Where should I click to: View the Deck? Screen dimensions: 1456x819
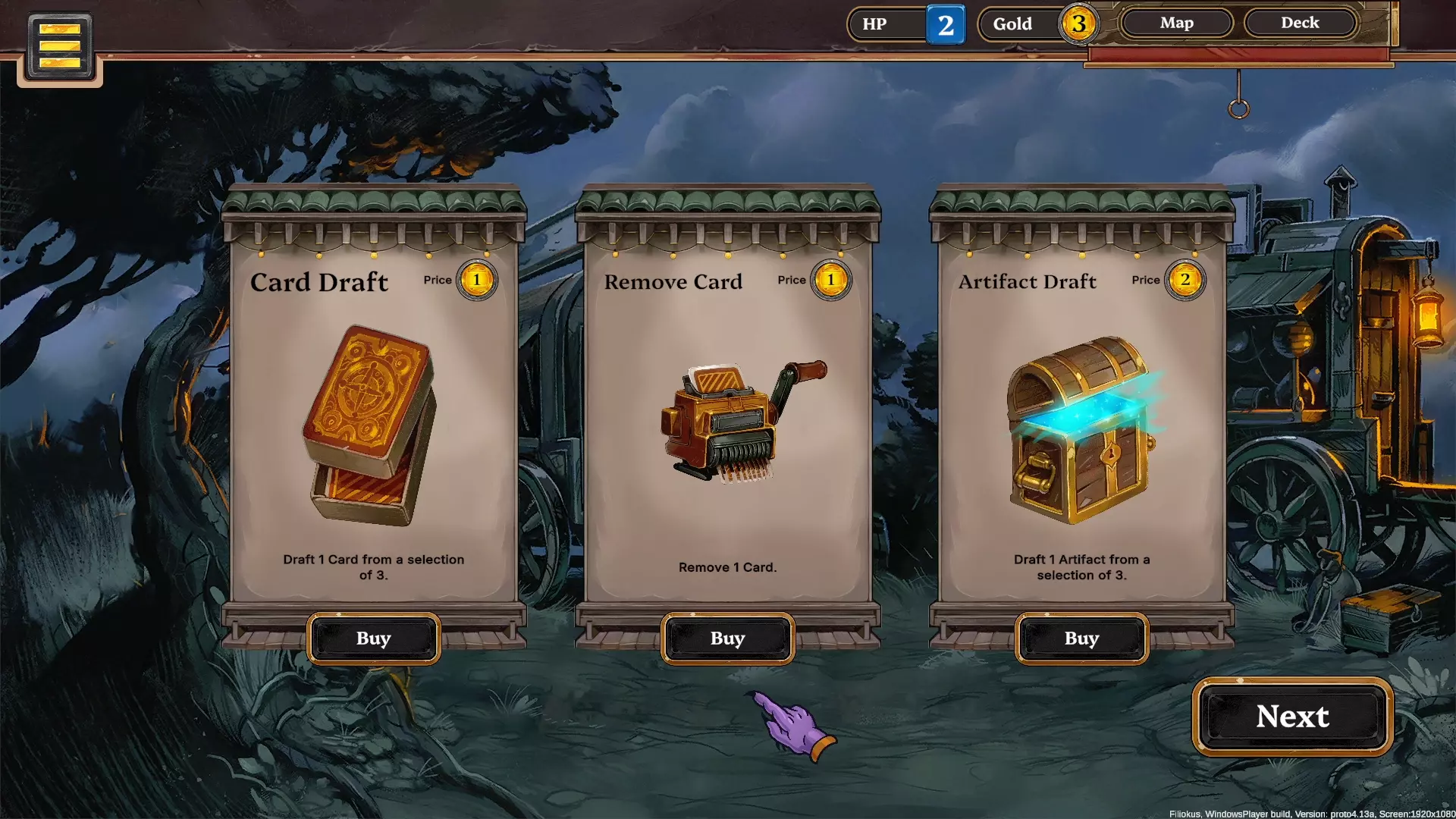point(1300,23)
